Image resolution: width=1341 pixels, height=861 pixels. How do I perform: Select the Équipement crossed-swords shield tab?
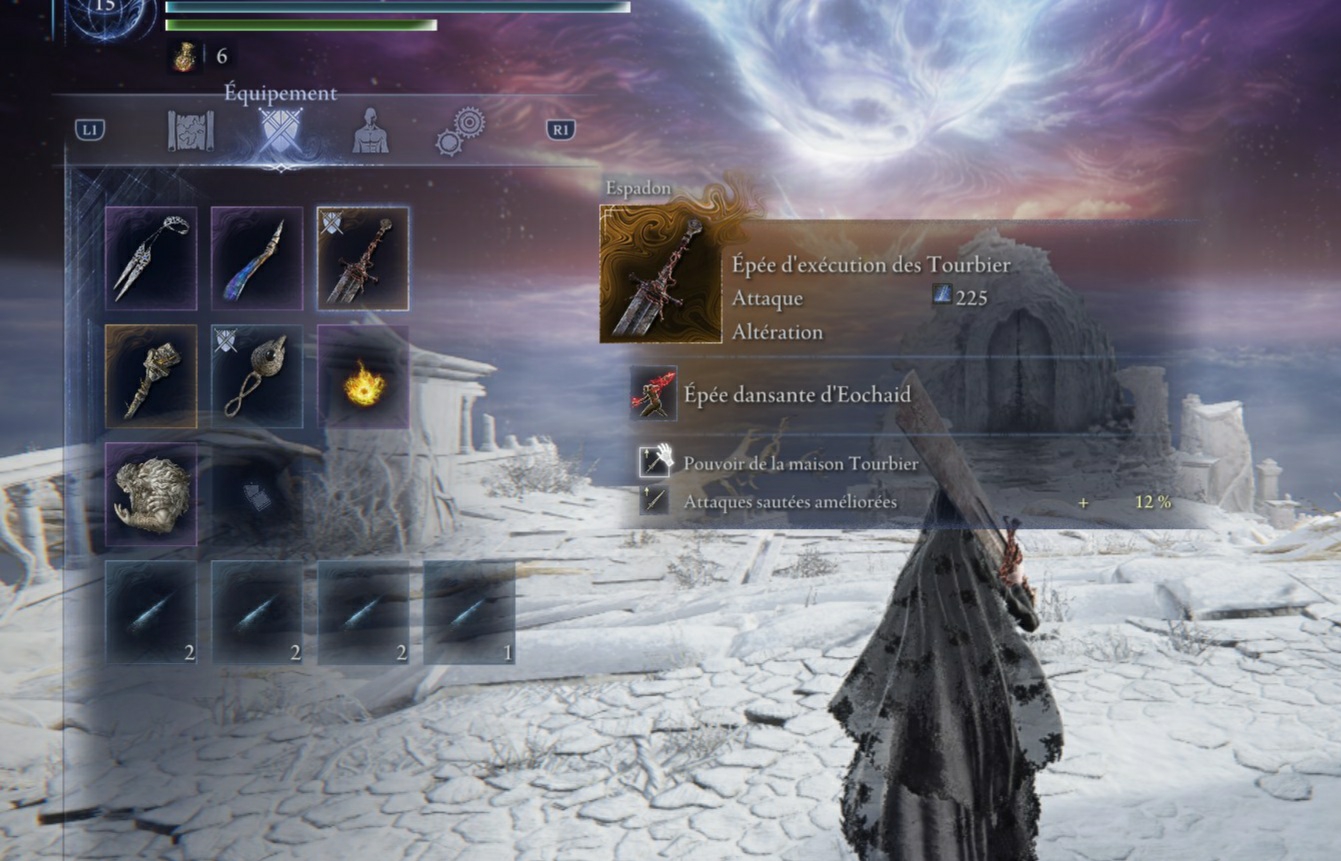click(x=280, y=131)
